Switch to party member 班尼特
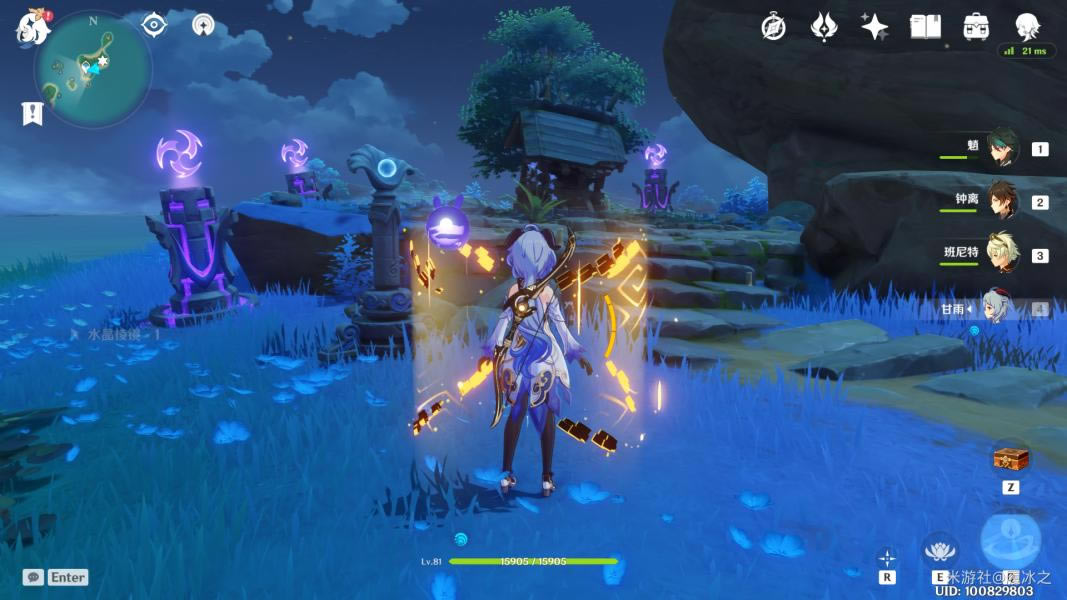The width and height of the screenshot is (1067, 600). click(x=1002, y=254)
